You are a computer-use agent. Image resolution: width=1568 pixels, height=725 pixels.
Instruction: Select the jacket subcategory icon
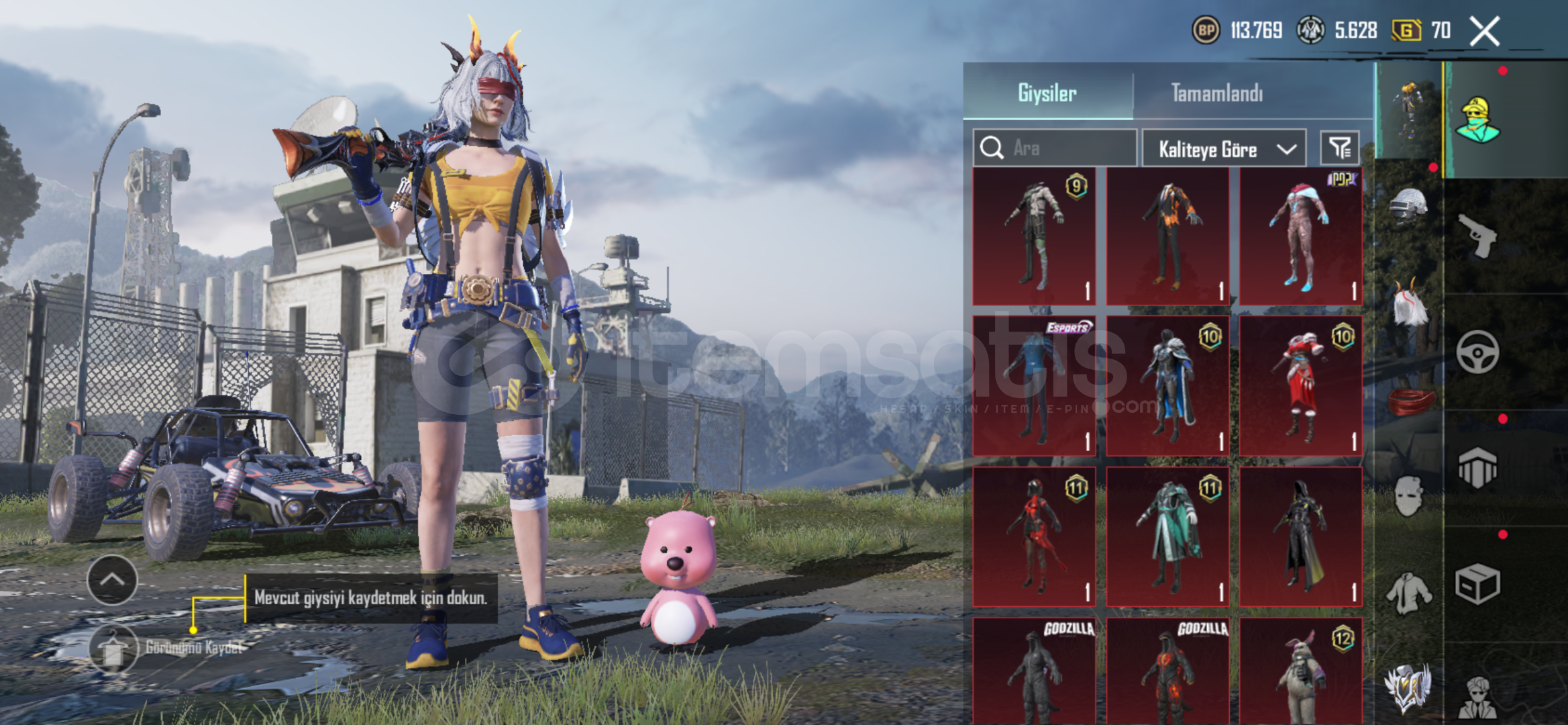click(x=1408, y=593)
